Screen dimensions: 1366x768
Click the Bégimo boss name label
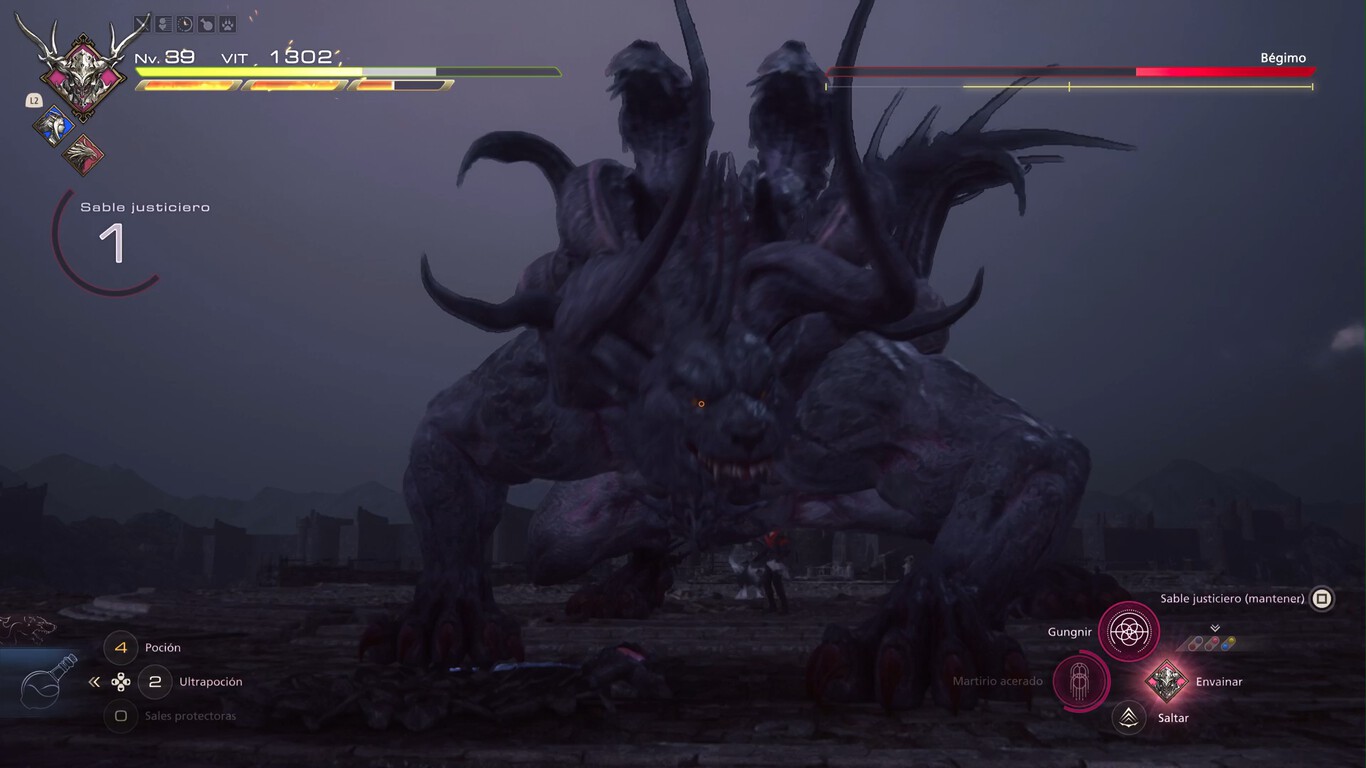pyautogui.click(x=1284, y=57)
